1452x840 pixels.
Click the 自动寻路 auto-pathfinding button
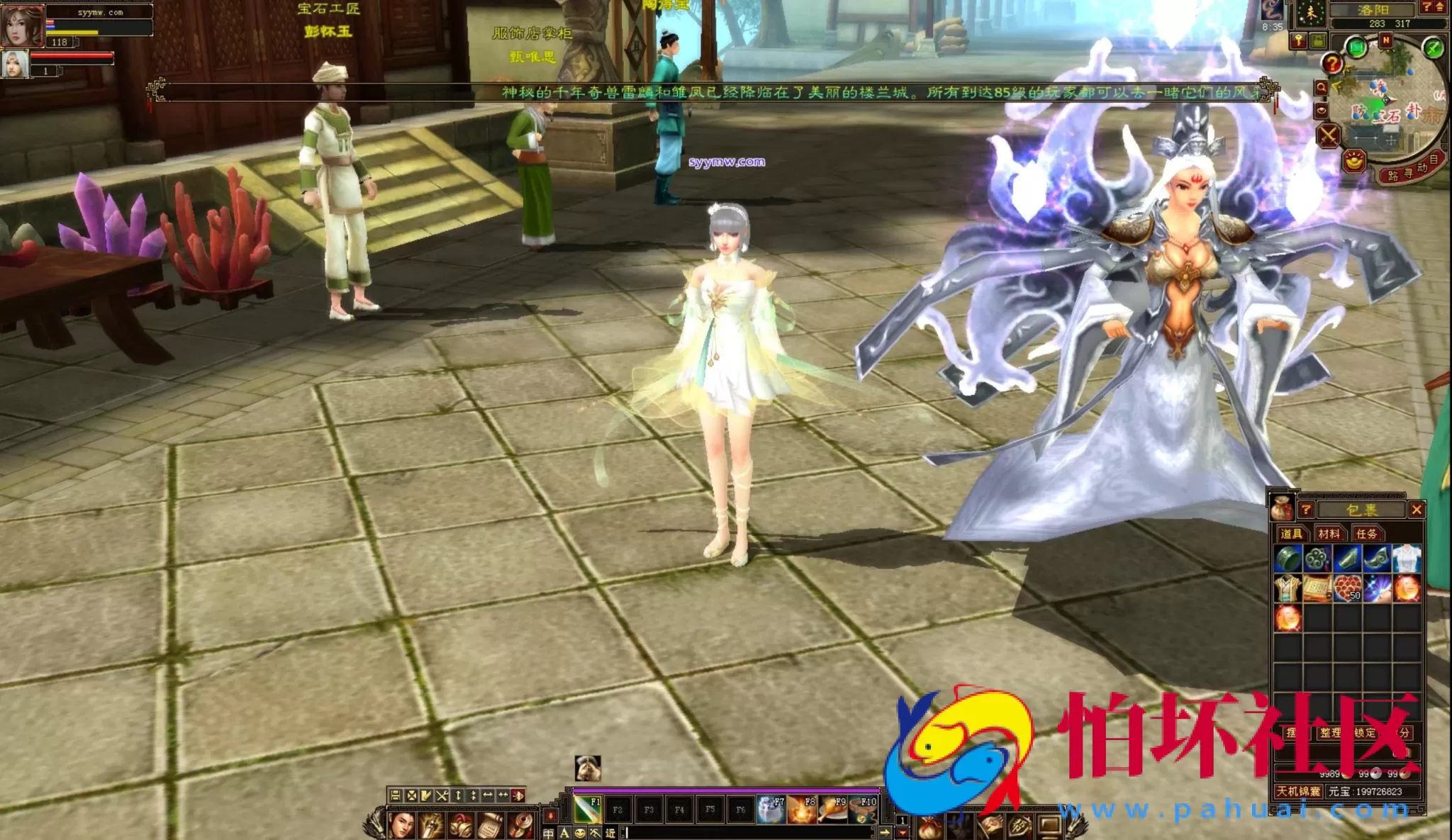tap(1411, 170)
